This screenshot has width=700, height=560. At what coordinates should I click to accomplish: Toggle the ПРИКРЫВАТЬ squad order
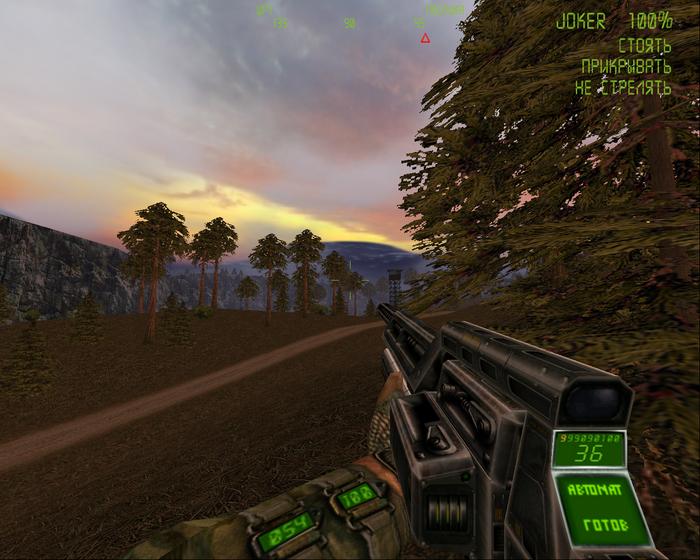click(x=626, y=67)
